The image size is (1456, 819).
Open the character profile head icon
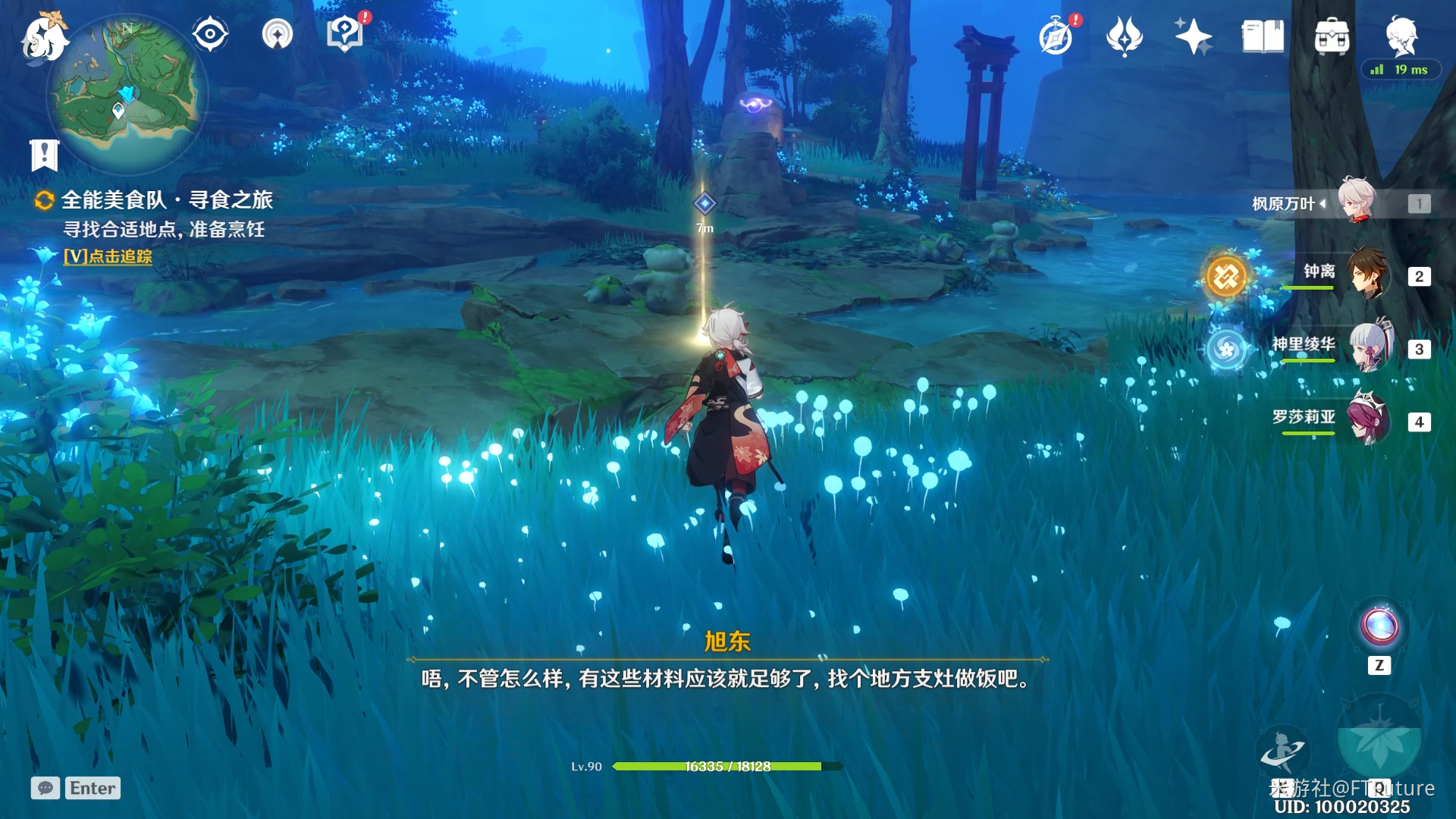click(1401, 36)
